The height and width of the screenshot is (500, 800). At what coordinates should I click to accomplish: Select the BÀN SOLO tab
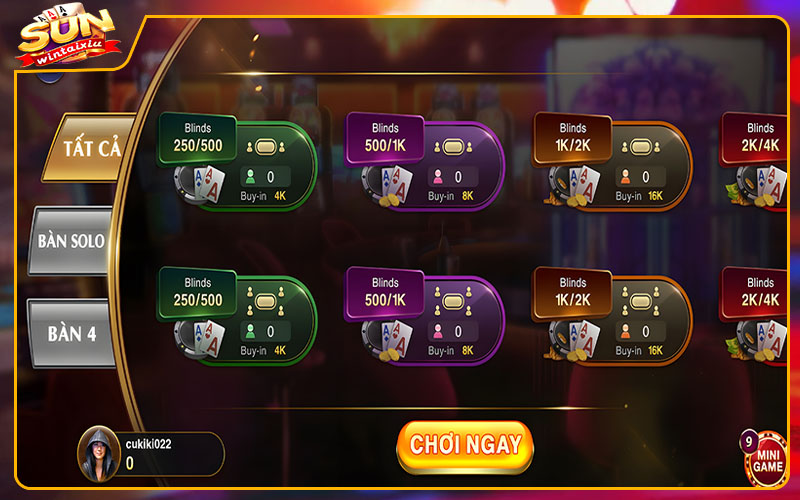coord(72,241)
